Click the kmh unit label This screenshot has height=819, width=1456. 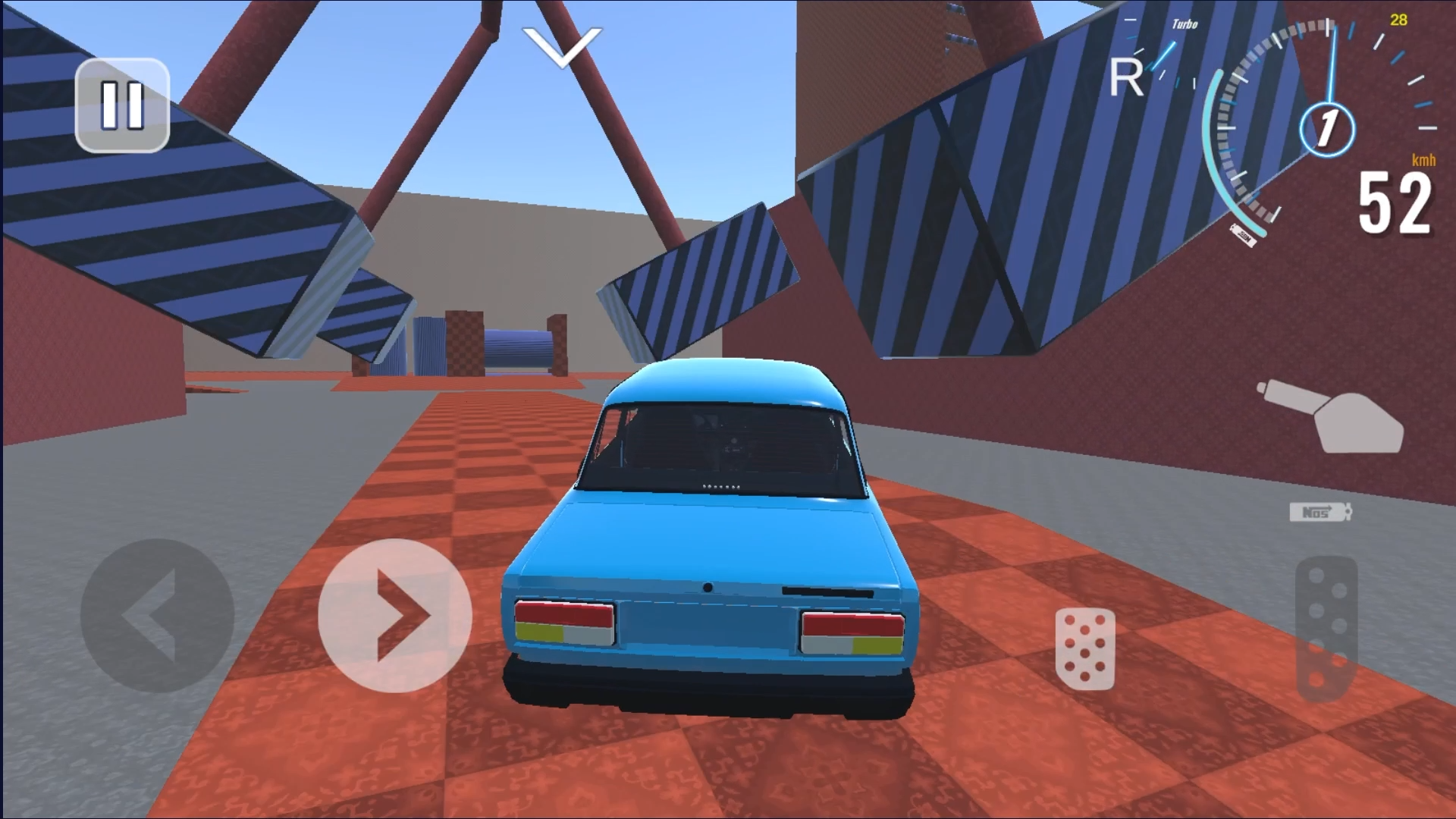tap(1423, 161)
